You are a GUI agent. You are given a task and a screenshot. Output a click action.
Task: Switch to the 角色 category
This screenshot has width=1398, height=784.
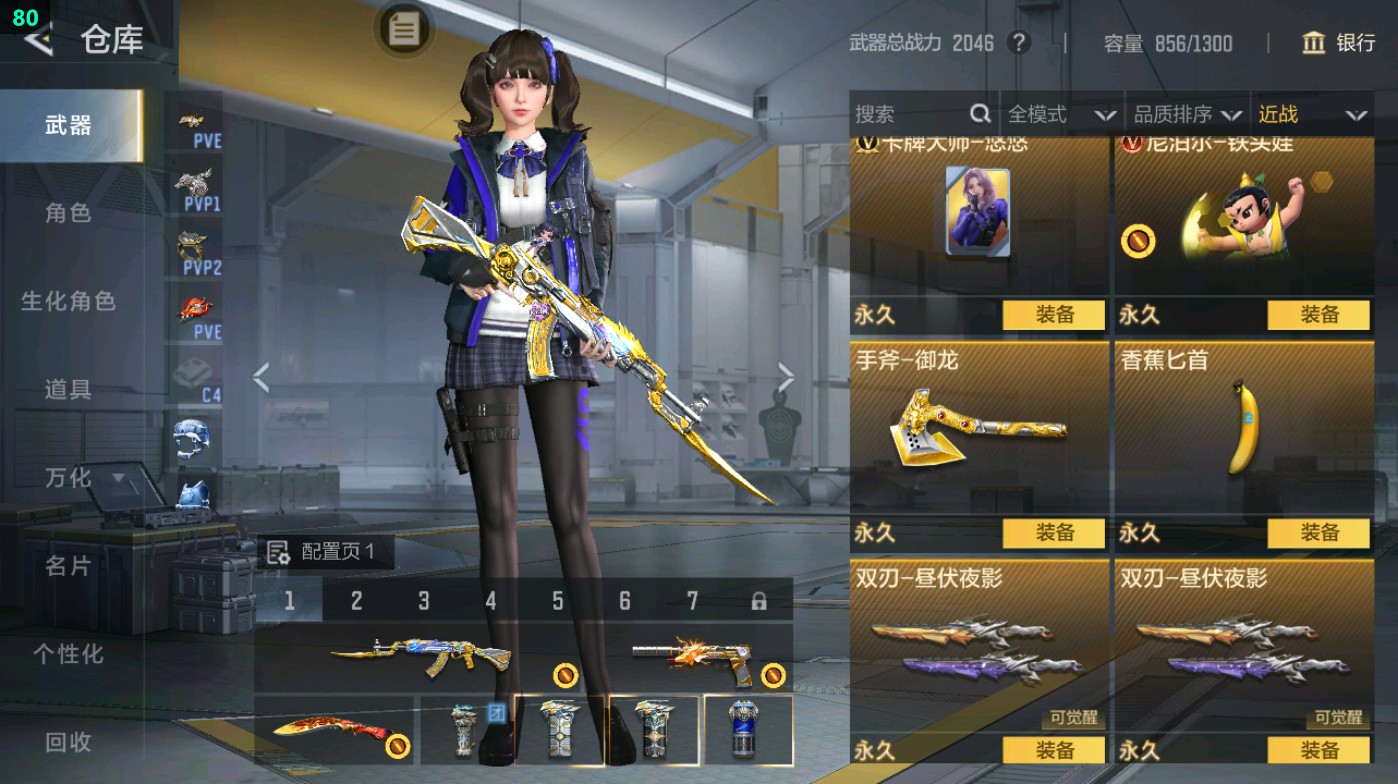68,213
